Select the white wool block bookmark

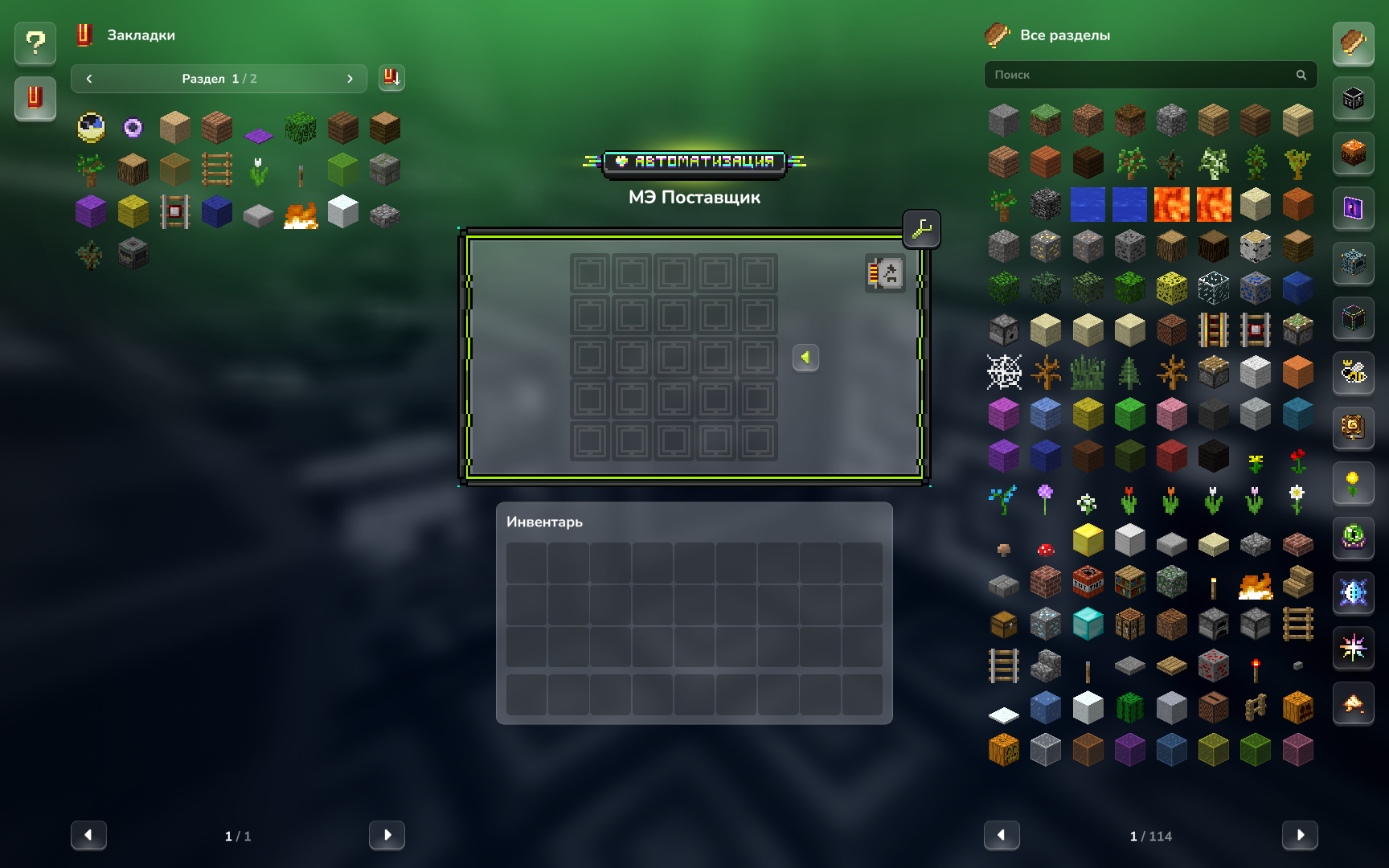coord(342,212)
